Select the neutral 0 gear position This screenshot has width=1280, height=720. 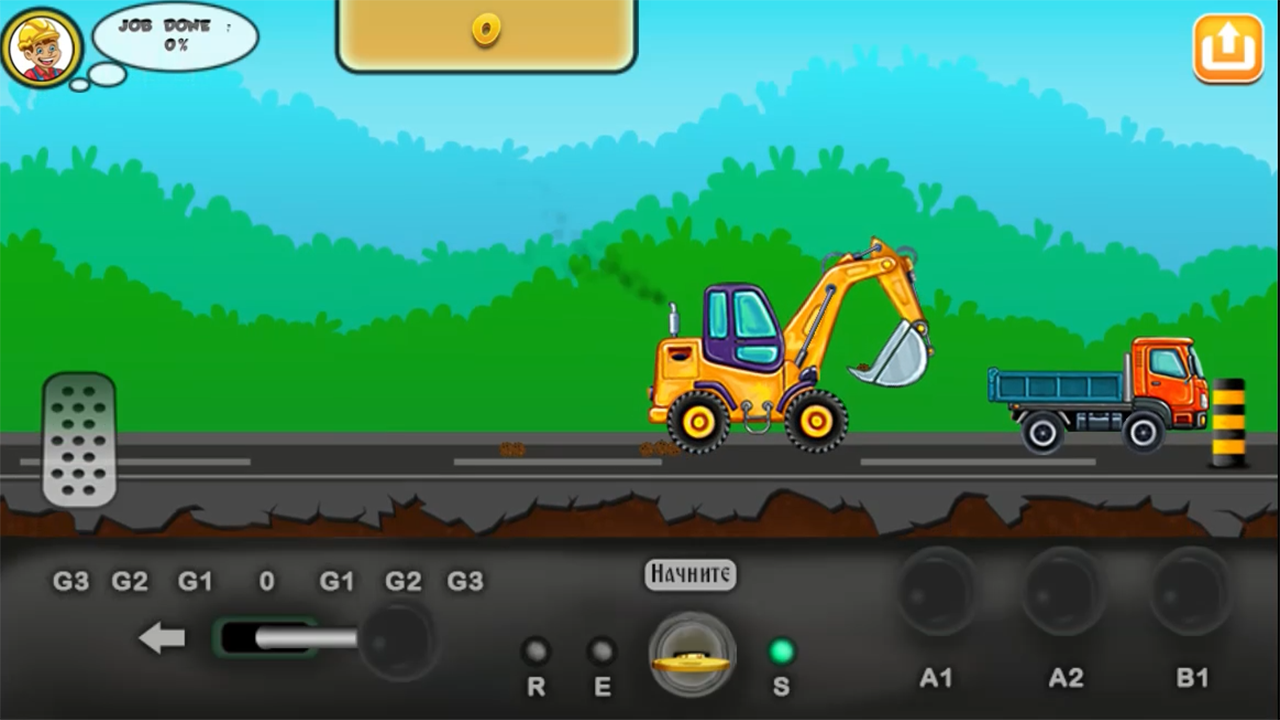(x=266, y=582)
